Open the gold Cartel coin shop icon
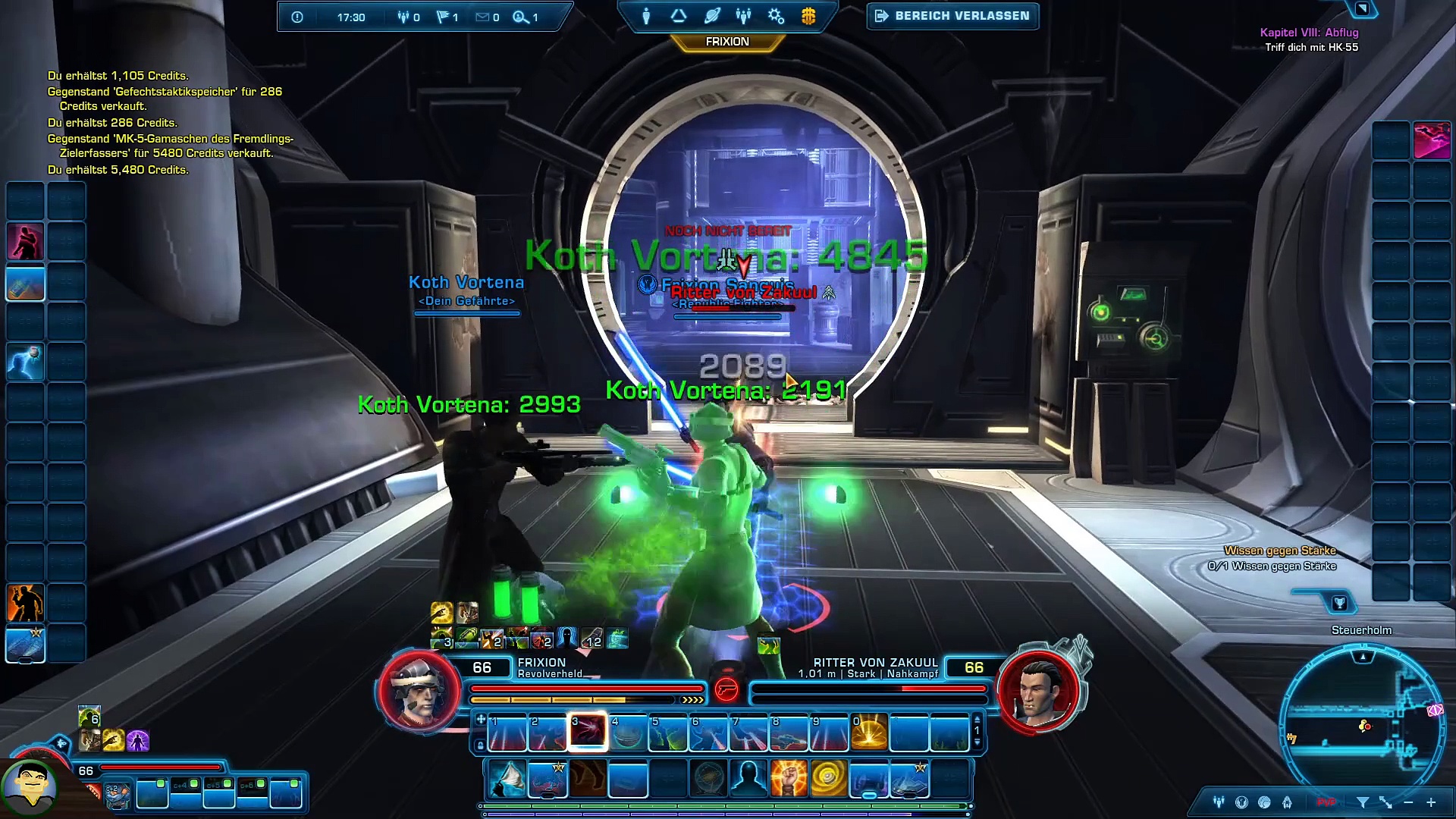The image size is (1456, 819). [x=808, y=16]
